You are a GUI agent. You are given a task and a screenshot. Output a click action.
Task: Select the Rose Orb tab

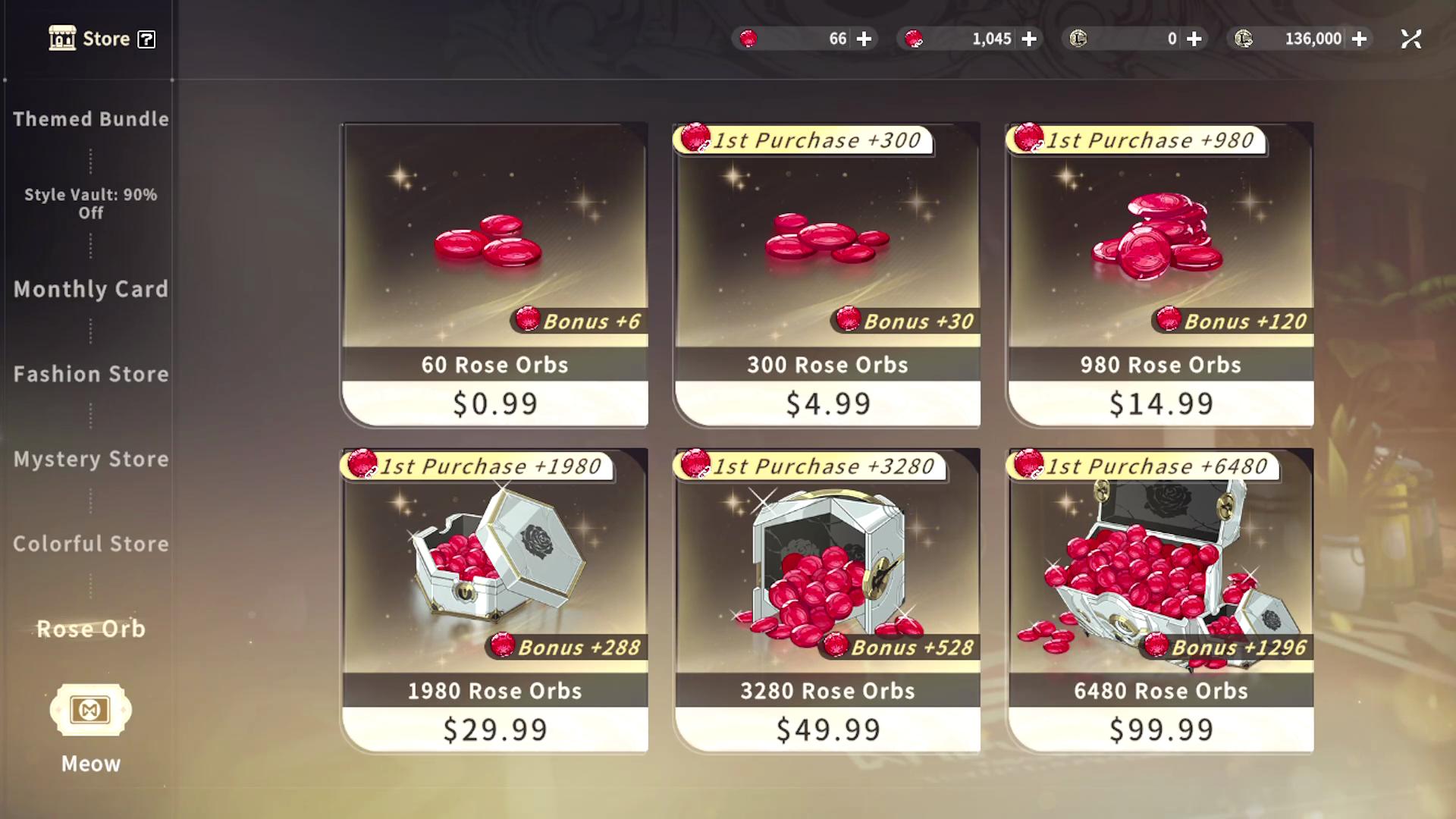coord(91,629)
